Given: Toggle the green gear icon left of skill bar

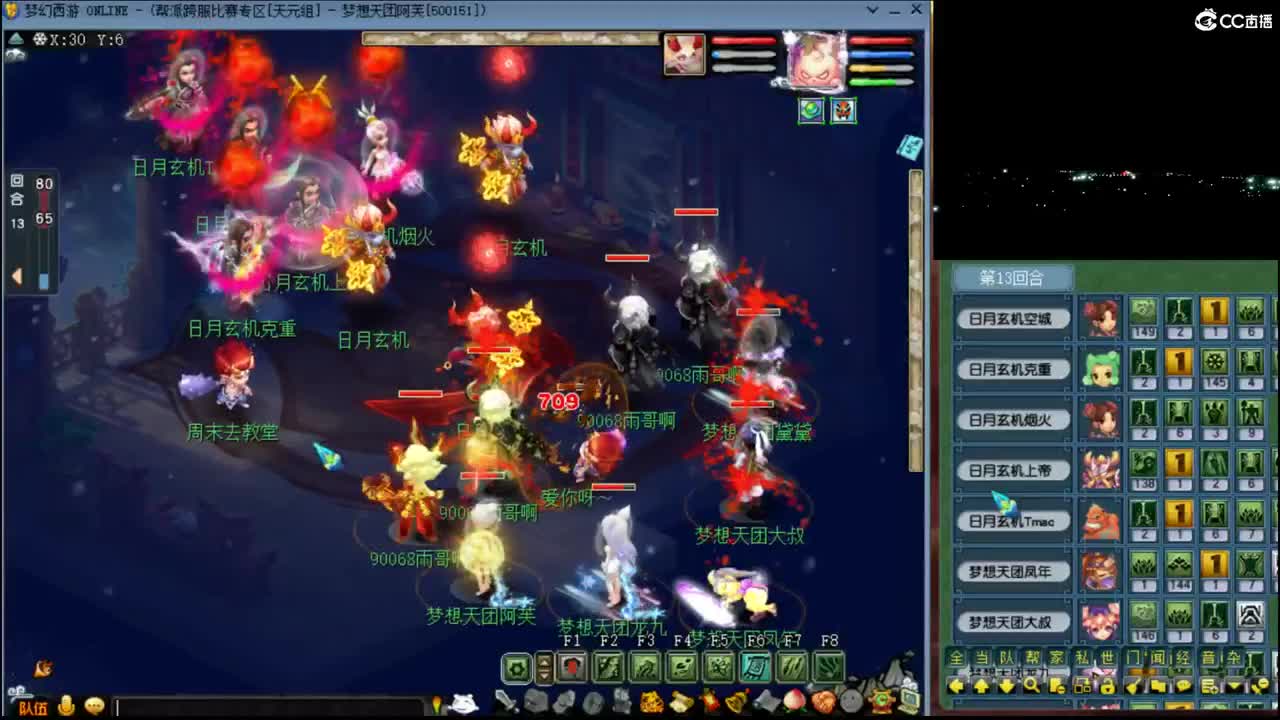Looking at the screenshot, I should point(514,666).
